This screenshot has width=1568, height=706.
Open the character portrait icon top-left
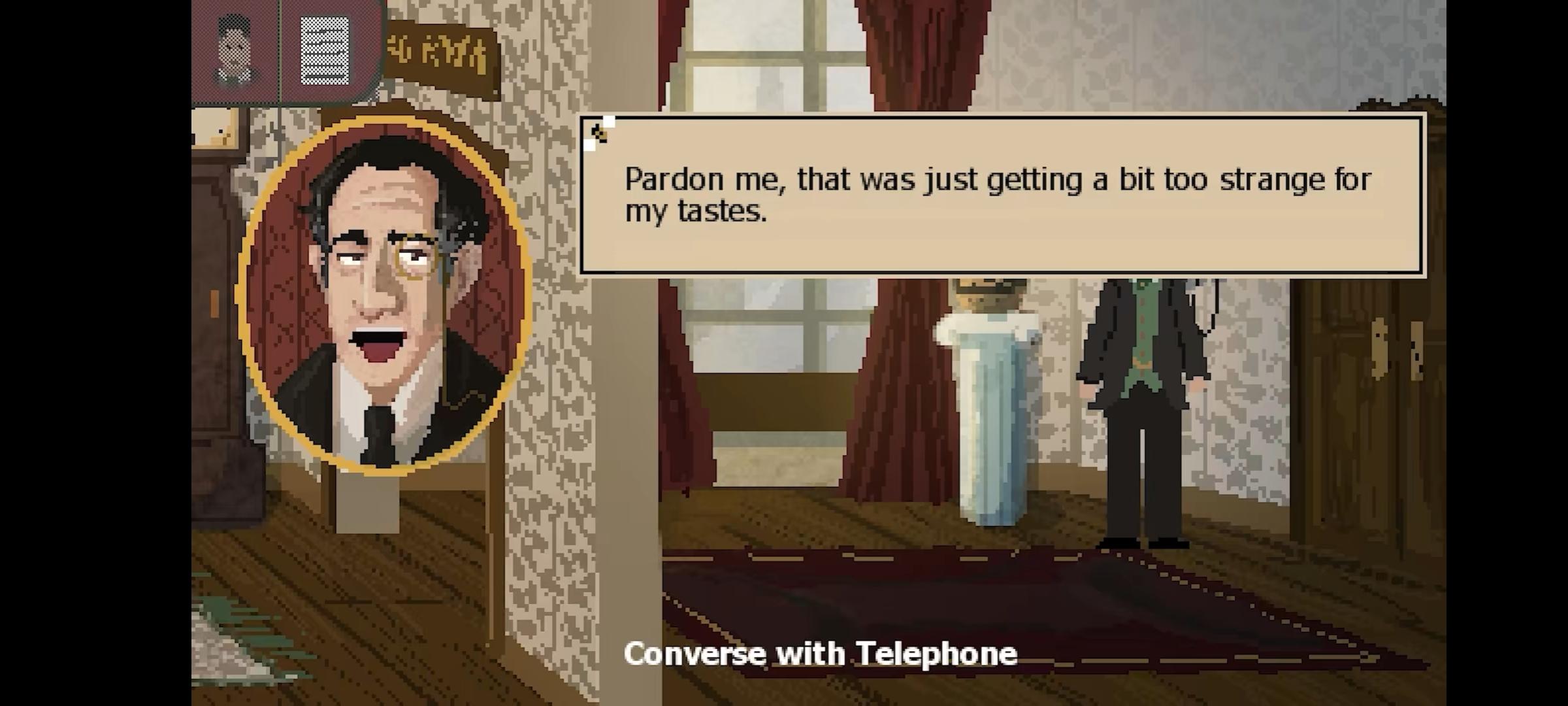(234, 49)
